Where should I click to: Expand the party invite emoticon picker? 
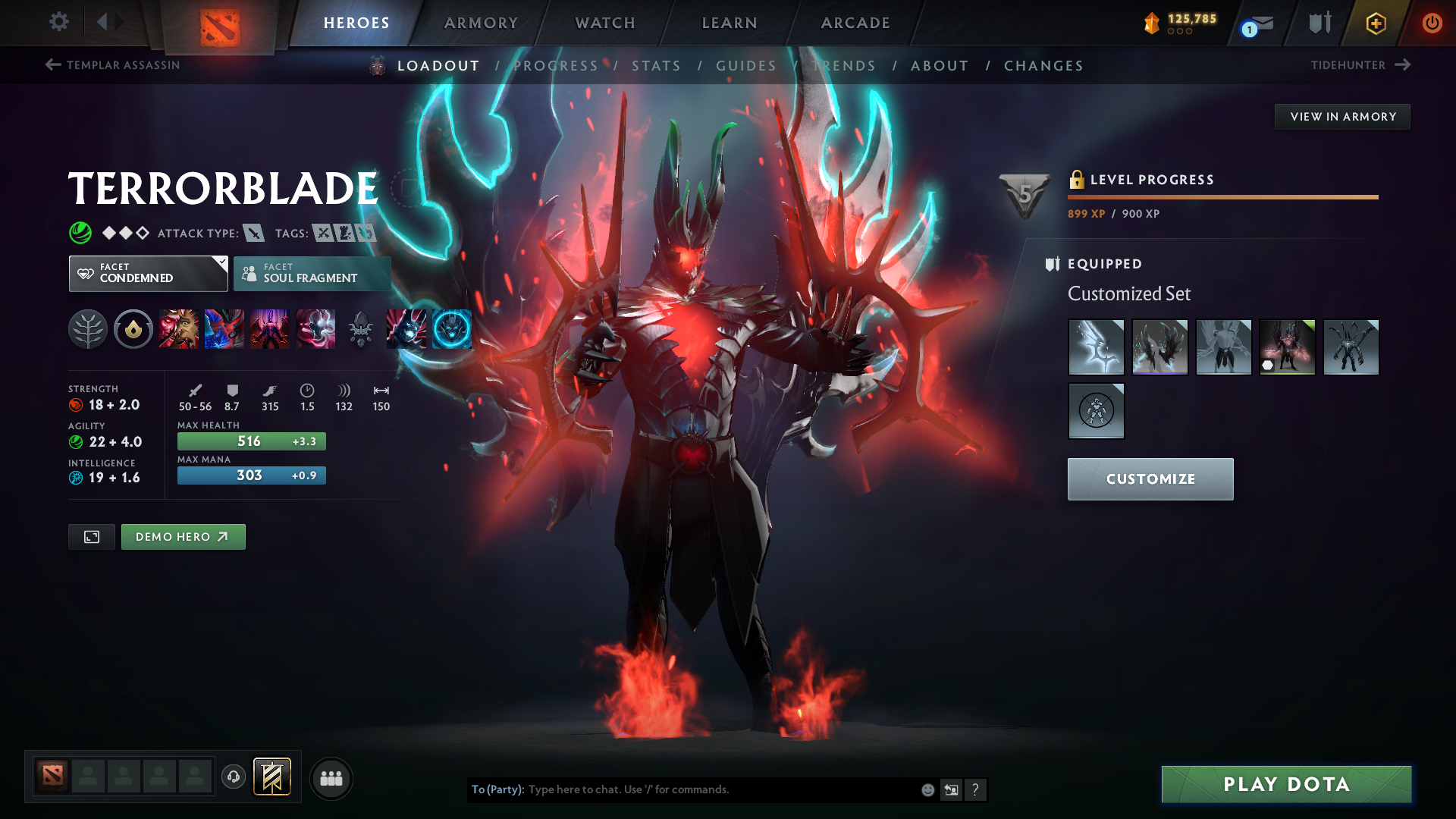click(x=927, y=789)
